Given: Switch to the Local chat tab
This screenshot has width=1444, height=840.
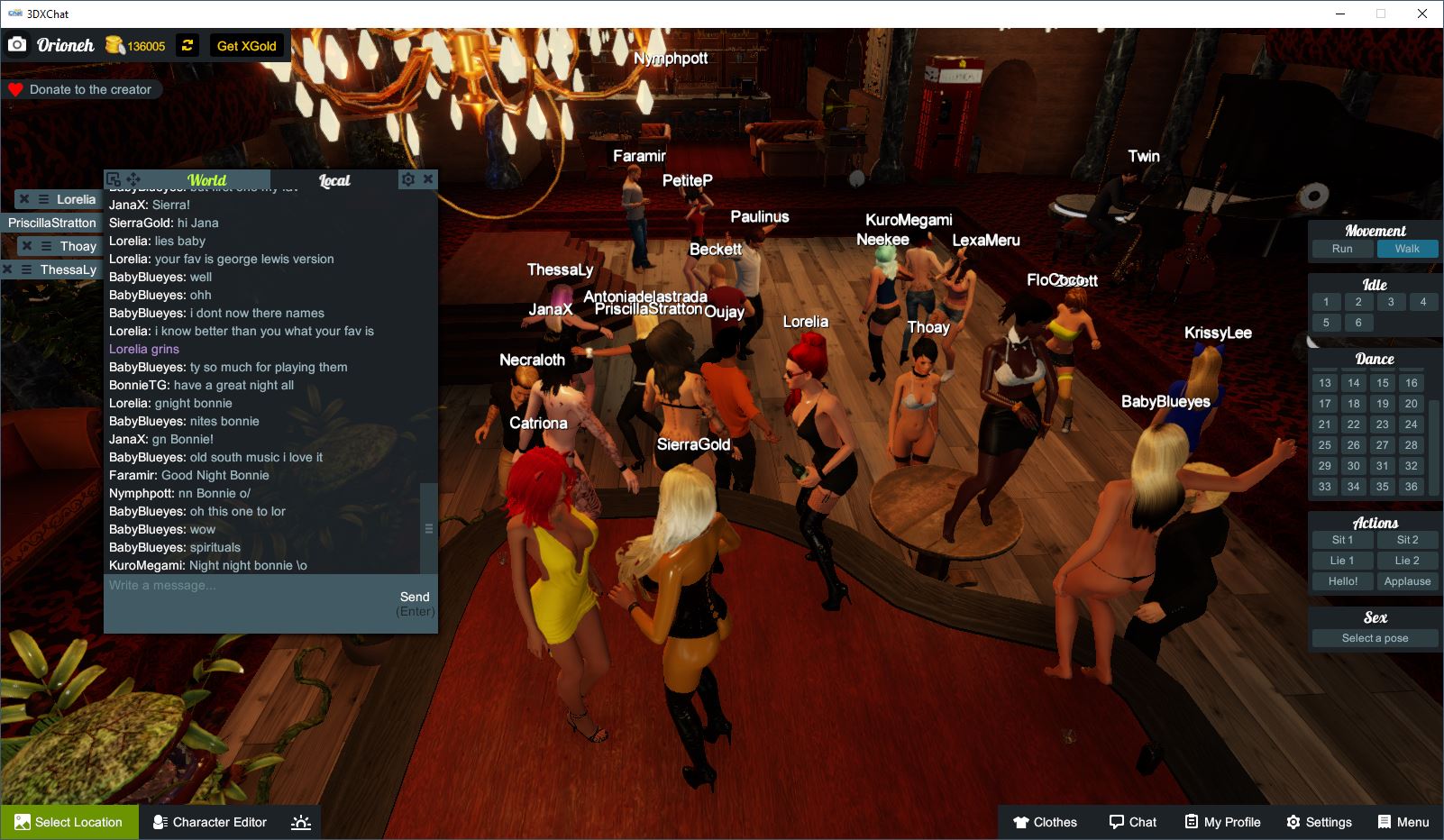Looking at the screenshot, I should pos(335,180).
